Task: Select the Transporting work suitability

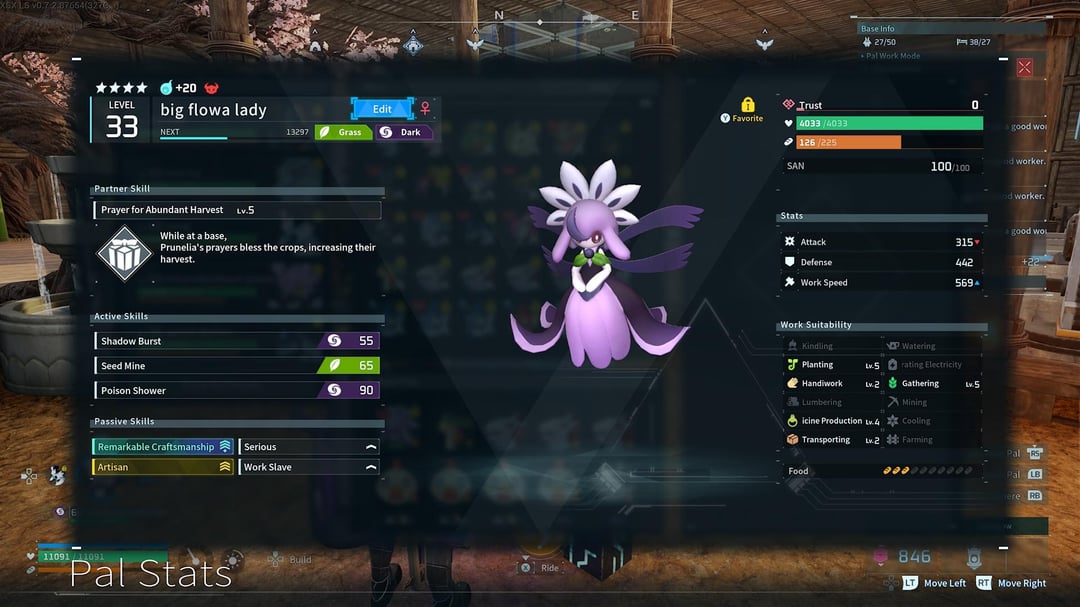Action: point(832,440)
